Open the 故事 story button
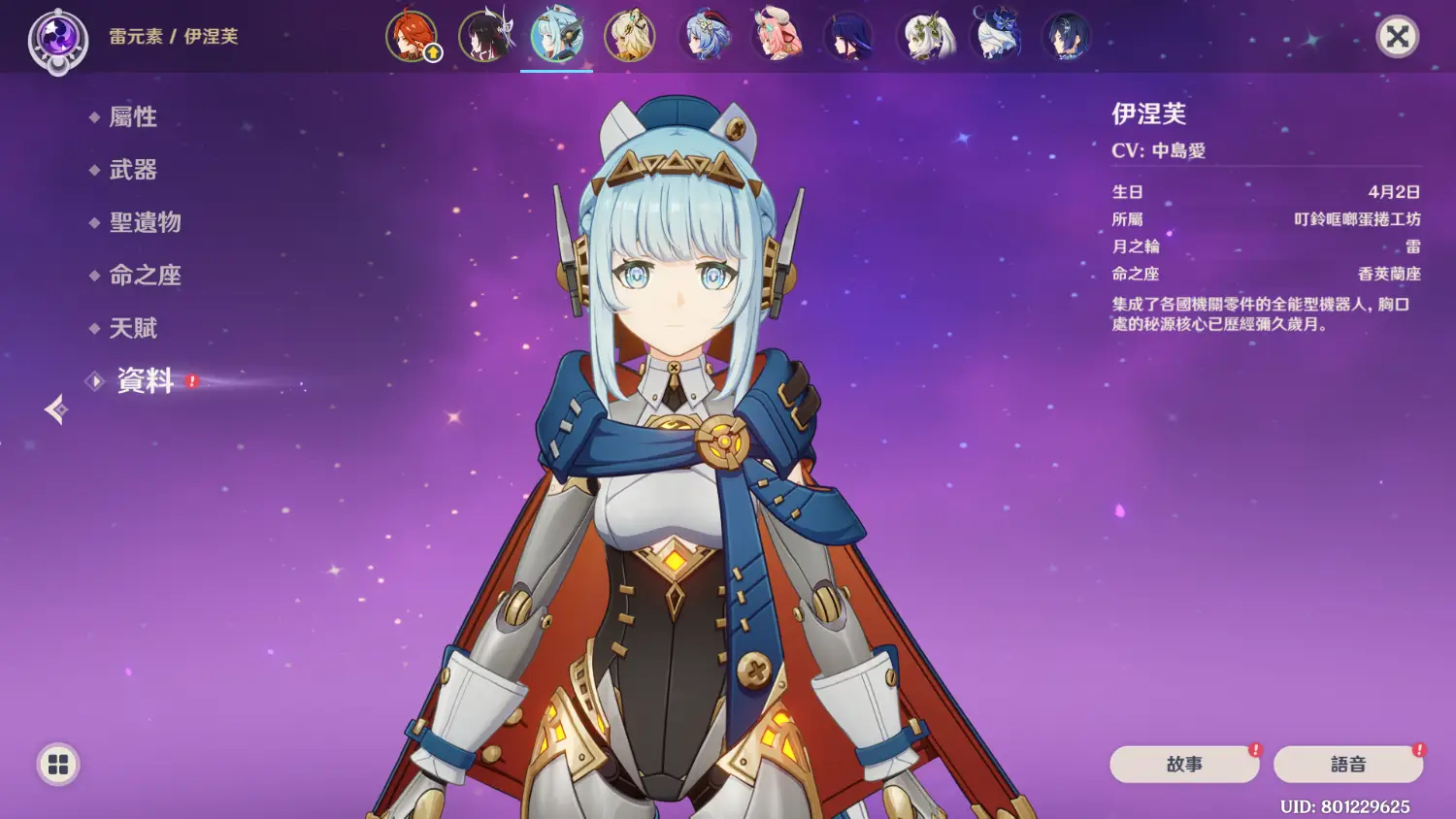This screenshot has height=819, width=1456. tap(1184, 765)
